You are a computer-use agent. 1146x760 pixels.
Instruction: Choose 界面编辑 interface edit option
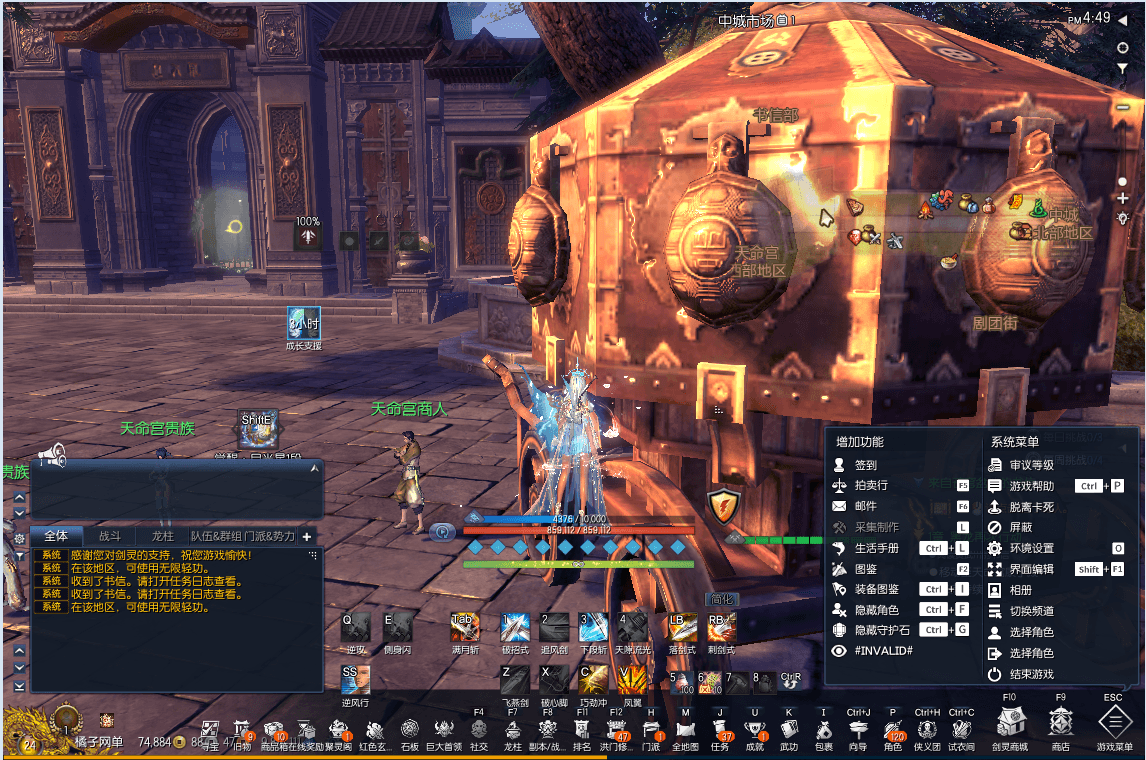pyautogui.click(x=1031, y=569)
